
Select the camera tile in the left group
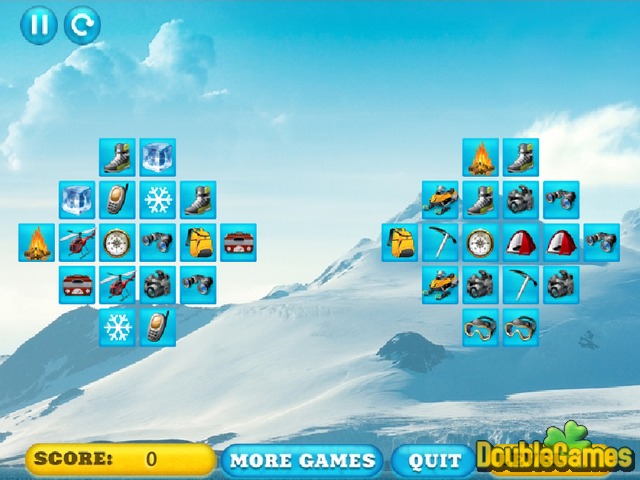click(x=157, y=285)
